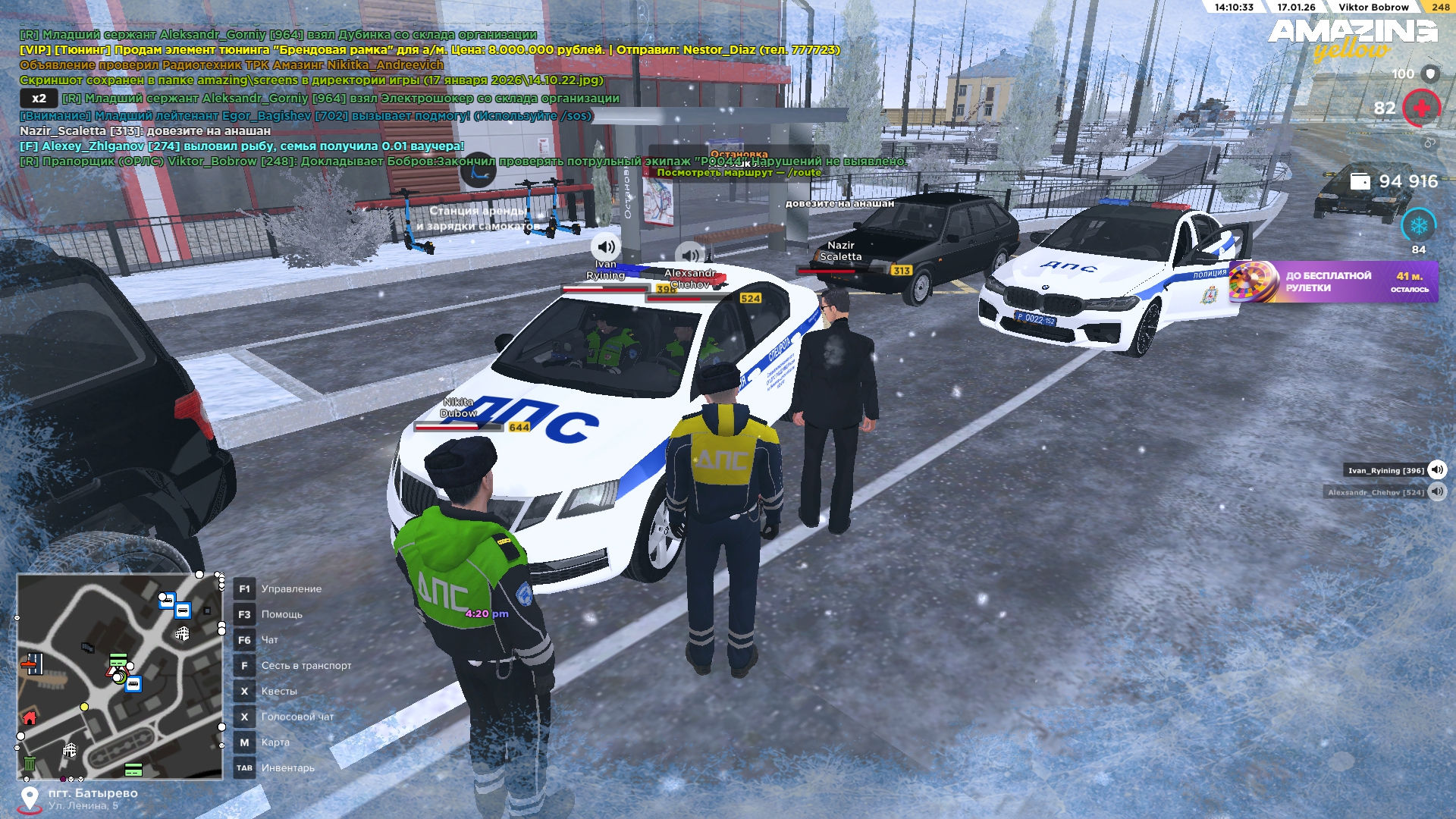Click the VIP tuning advertisement chat line

(x=429, y=50)
